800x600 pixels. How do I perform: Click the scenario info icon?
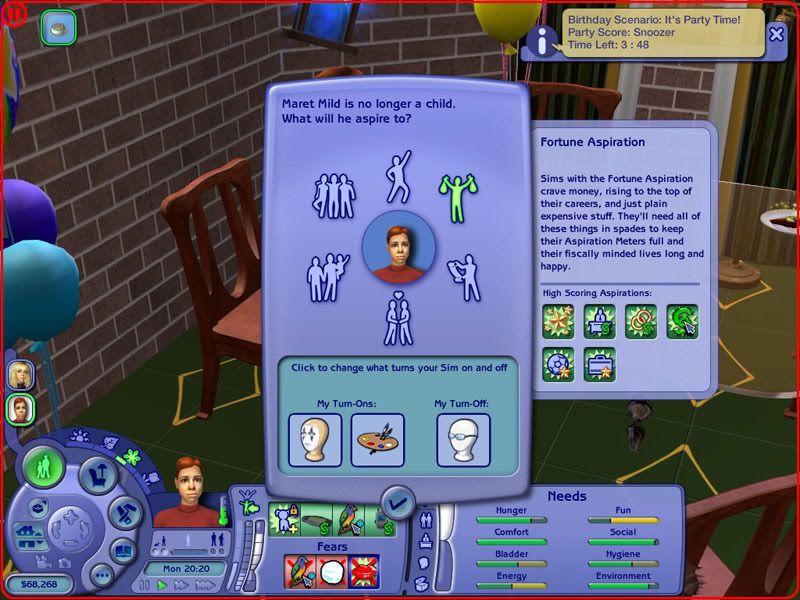(x=542, y=40)
